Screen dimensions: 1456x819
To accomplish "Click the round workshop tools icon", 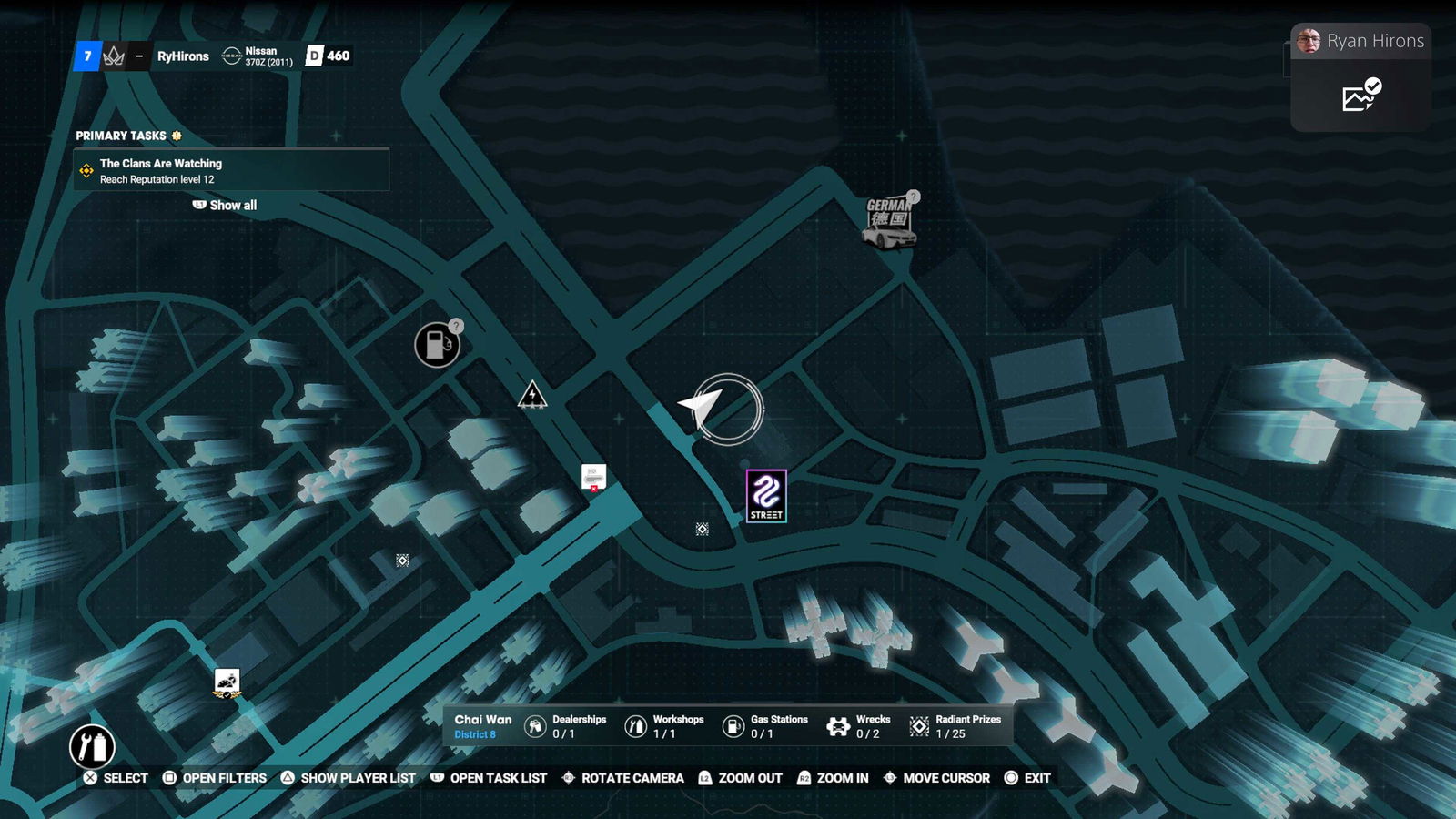I will [x=92, y=747].
